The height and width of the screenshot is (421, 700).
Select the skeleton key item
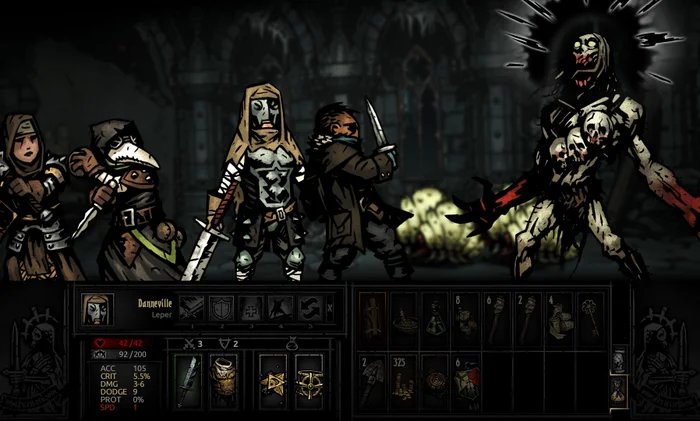click(590, 320)
